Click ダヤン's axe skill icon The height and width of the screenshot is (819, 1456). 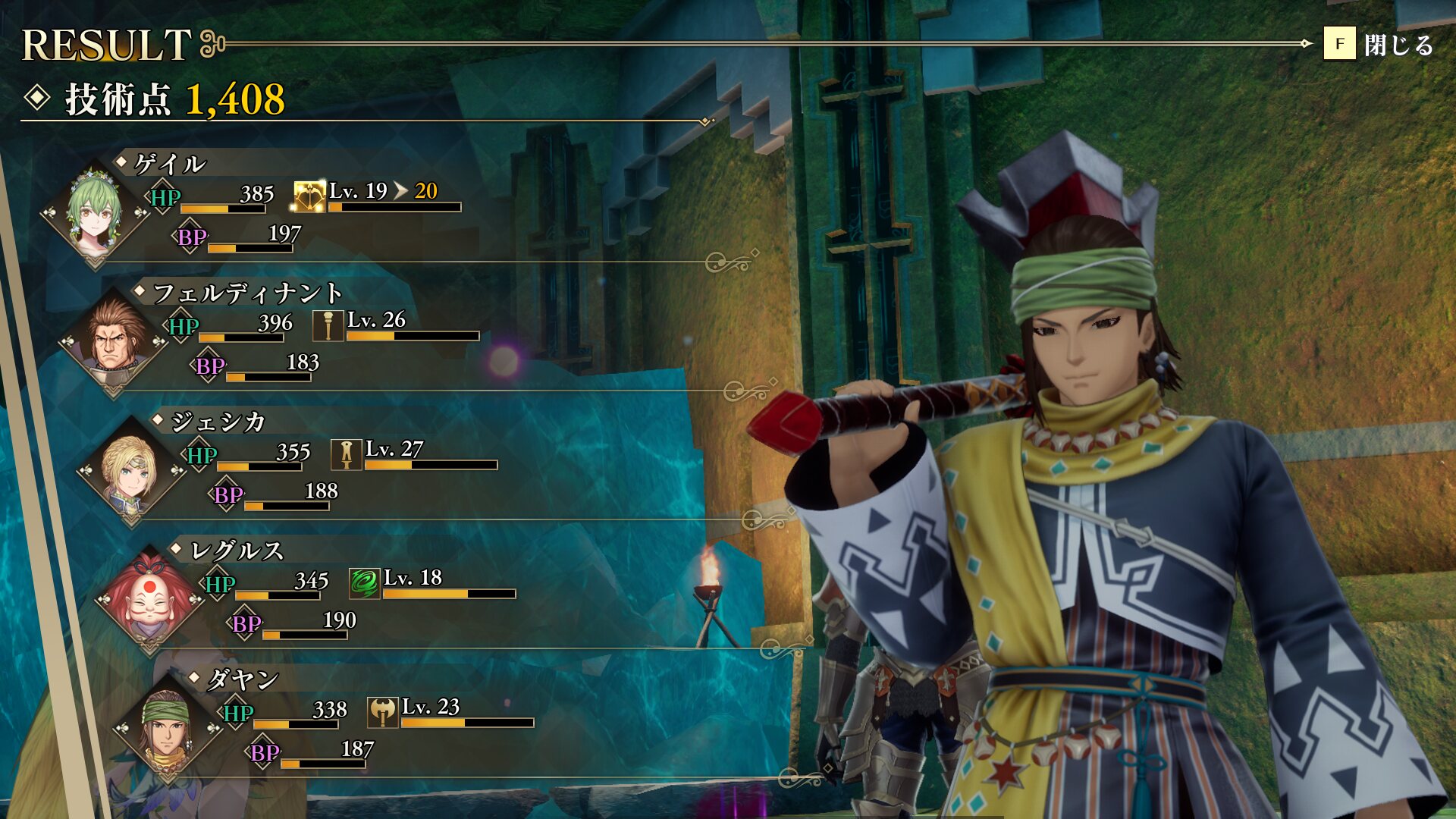click(x=382, y=713)
